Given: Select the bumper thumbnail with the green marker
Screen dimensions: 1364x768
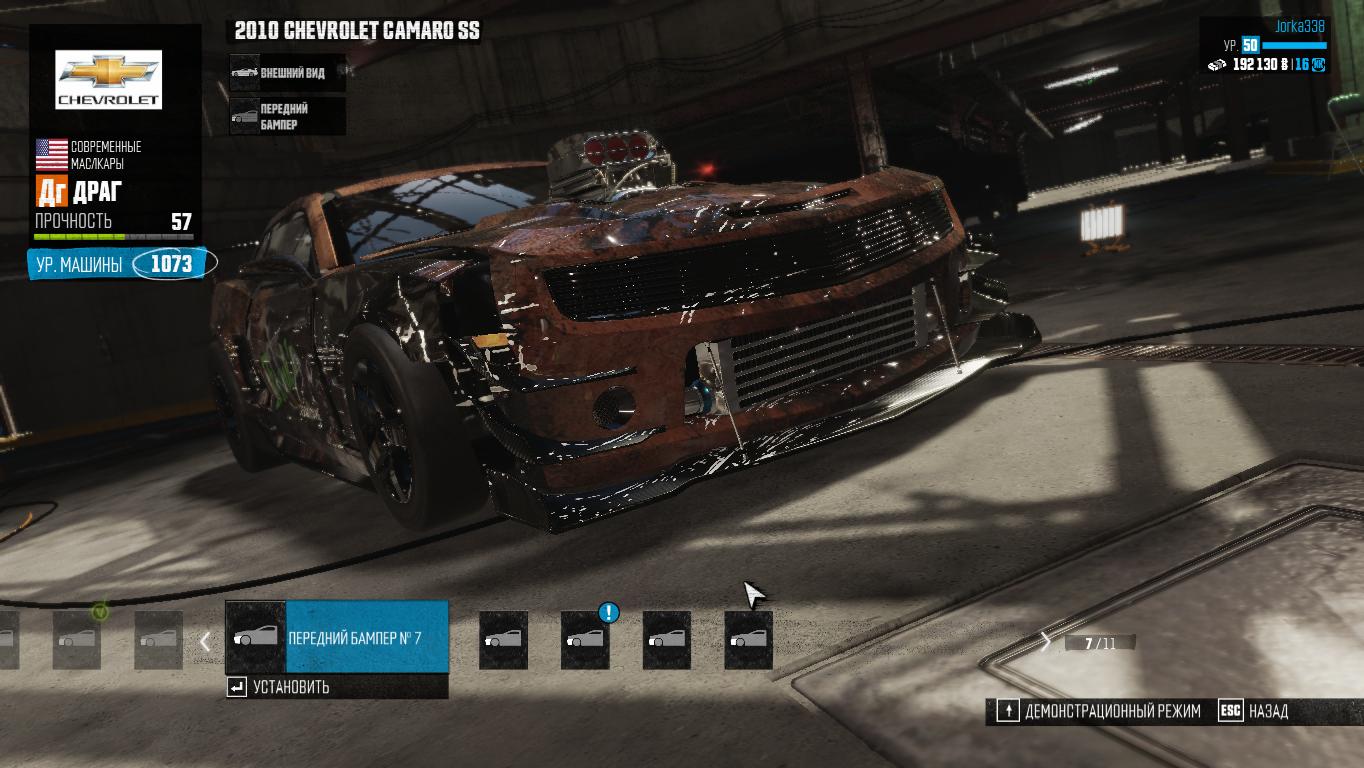Looking at the screenshot, I should coord(77,640).
